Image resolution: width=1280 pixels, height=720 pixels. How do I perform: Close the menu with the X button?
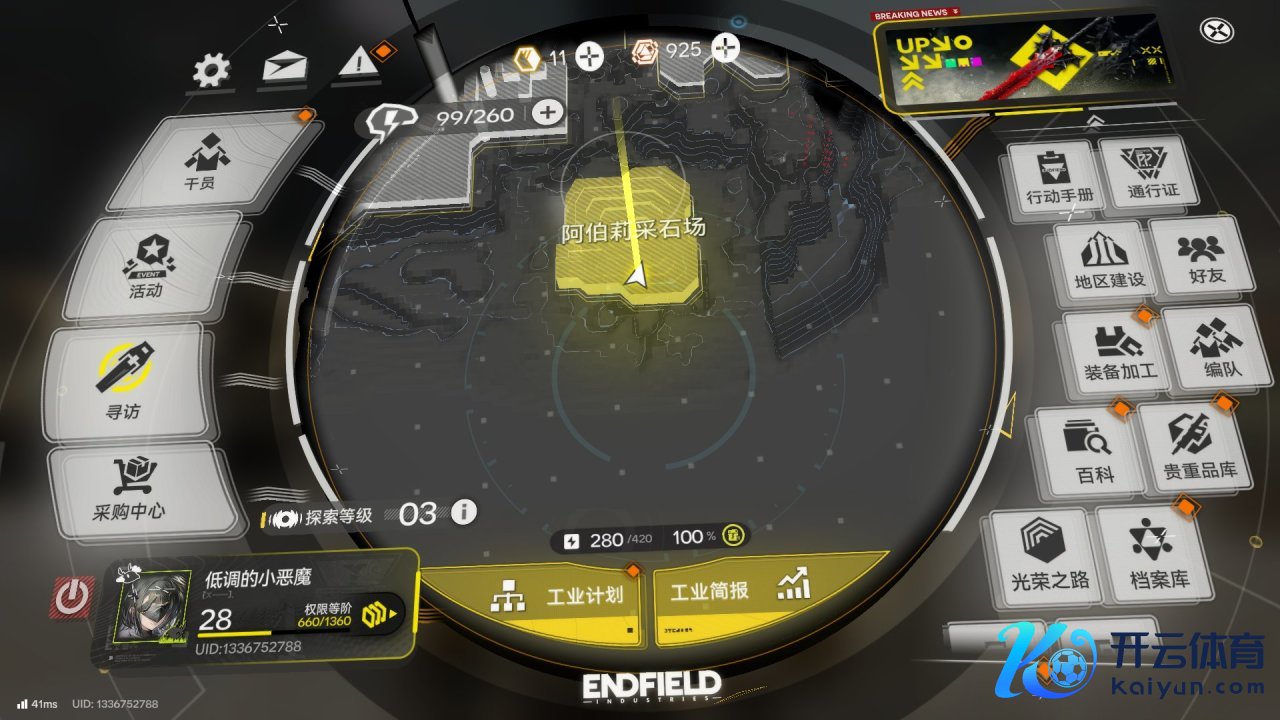(1216, 31)
